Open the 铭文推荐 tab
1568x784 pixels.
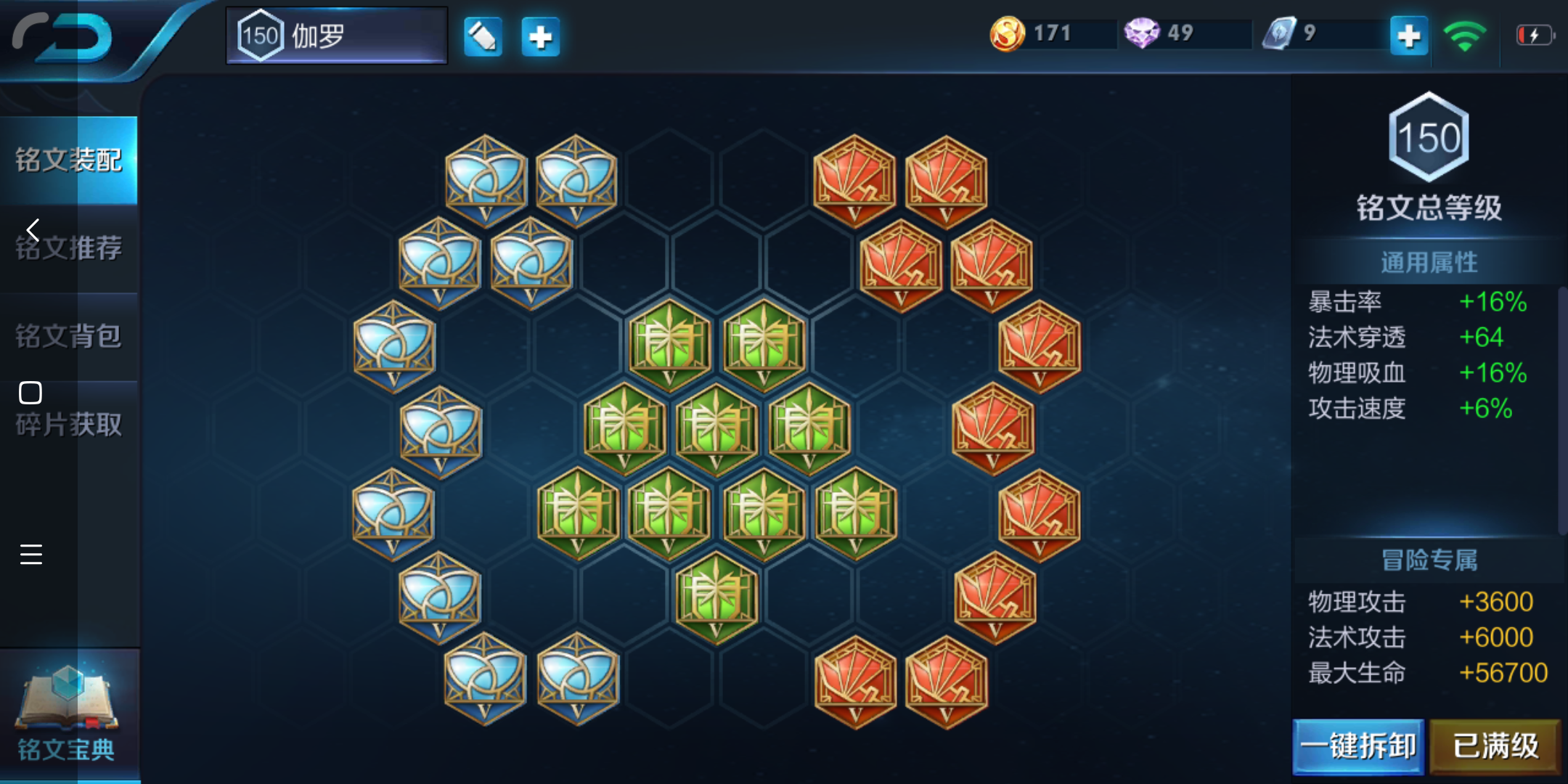click(69, 248)
